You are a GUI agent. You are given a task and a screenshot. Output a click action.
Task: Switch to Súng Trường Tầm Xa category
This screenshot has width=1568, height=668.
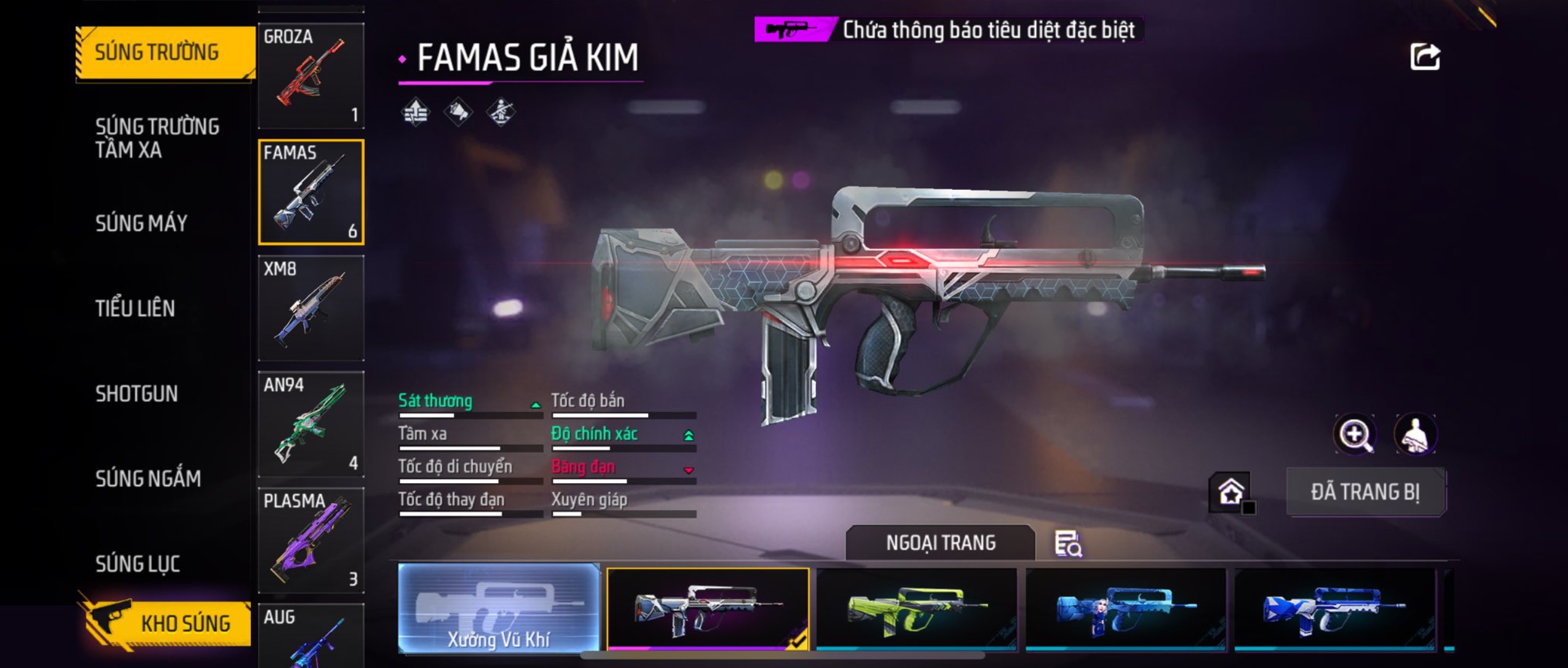[x=157, y=138]
